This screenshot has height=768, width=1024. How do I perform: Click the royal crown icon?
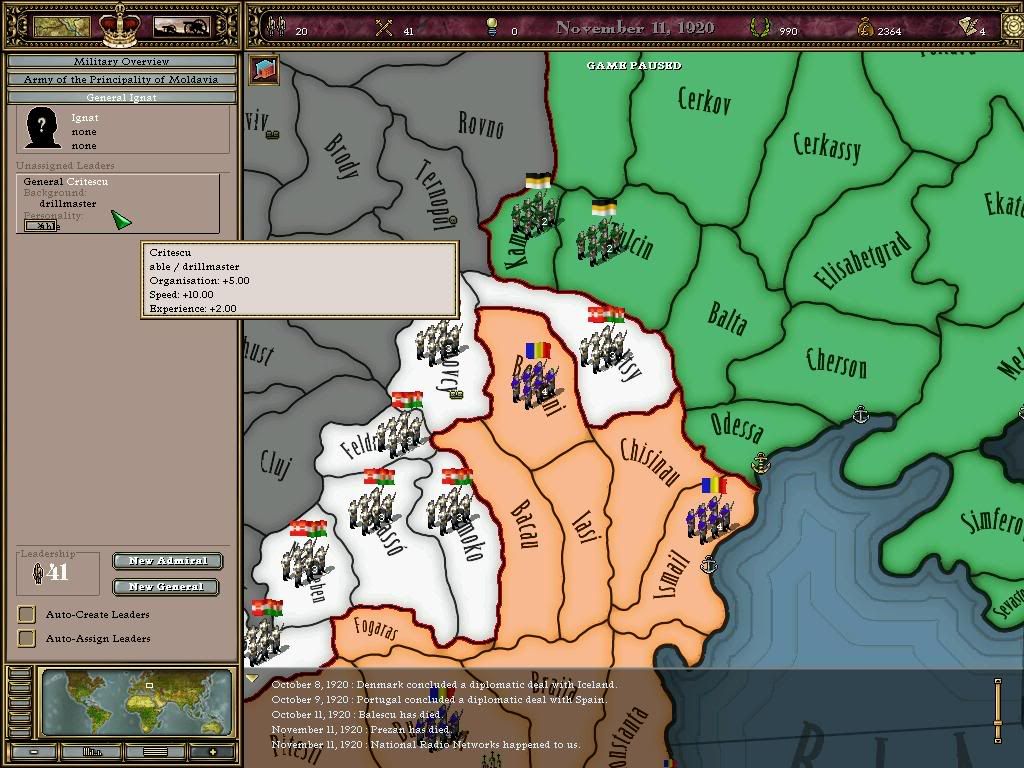click(121, 25)
